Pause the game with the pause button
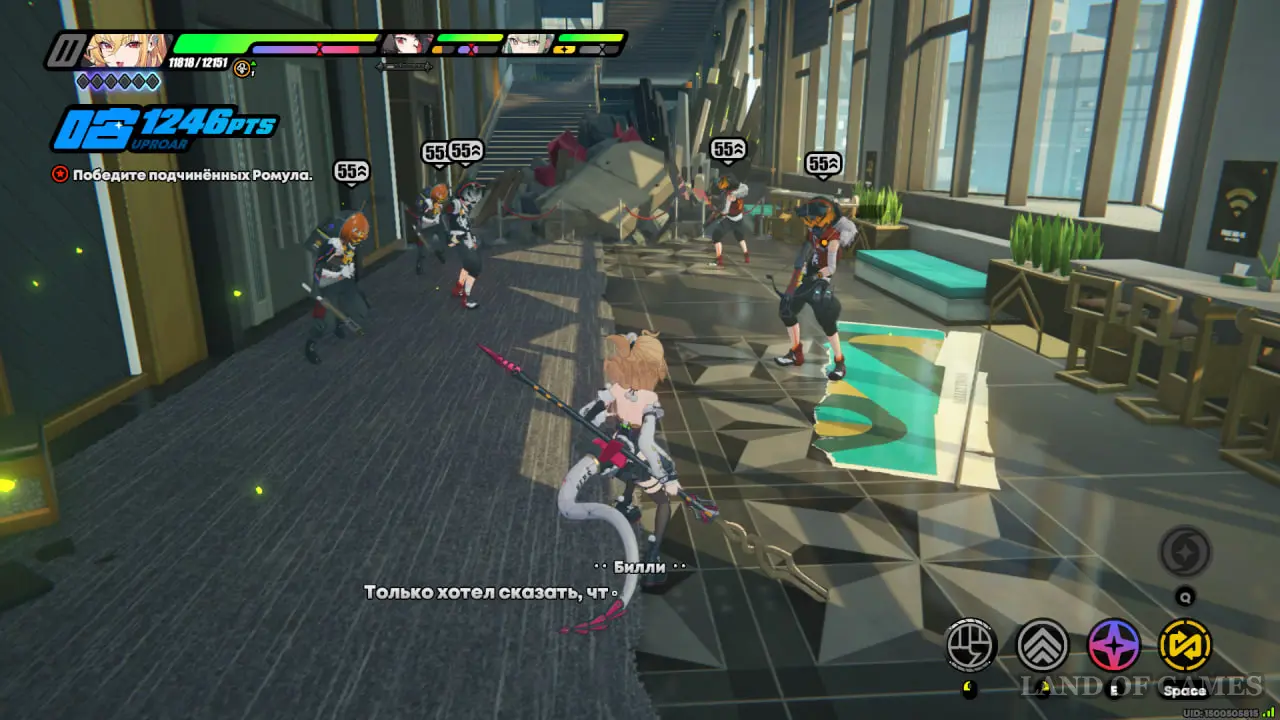The width and height of the screenshot is (1280, 720). [65, 50]
